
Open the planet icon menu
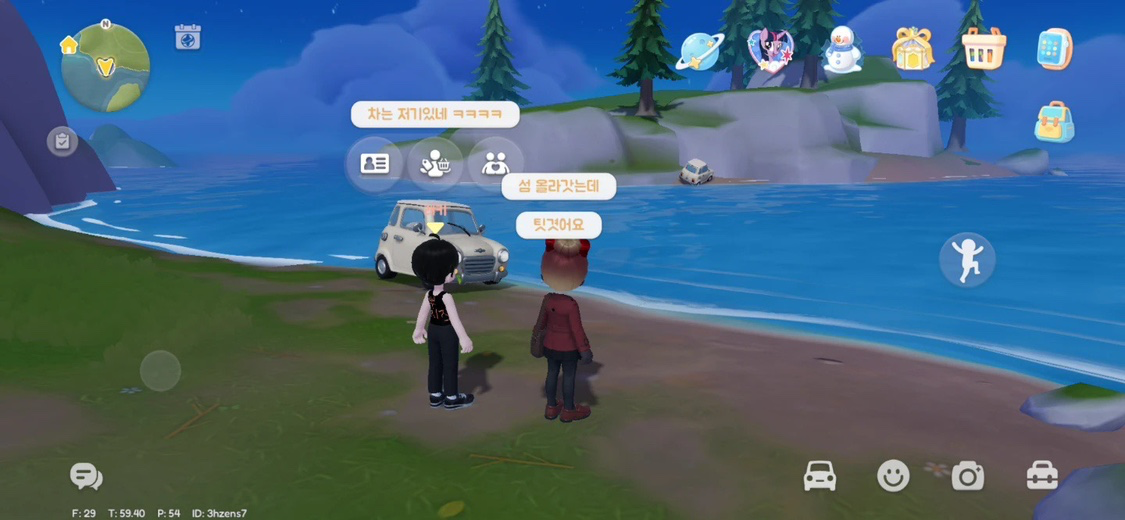[699, 50]
